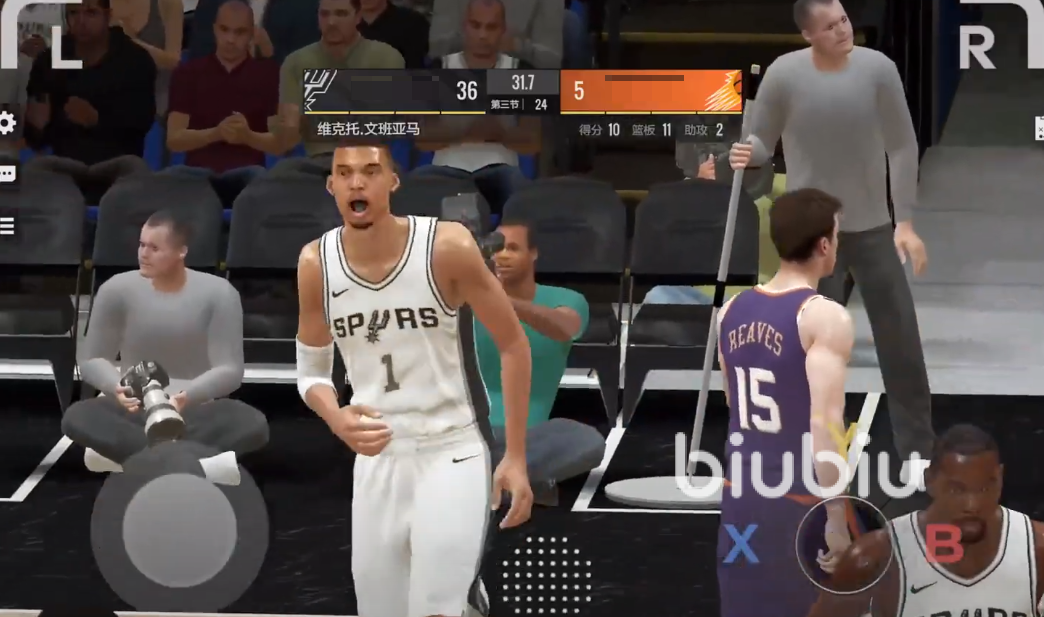Open the chat bubble icon
The image size is (1044, 617).
click(7, 174)
